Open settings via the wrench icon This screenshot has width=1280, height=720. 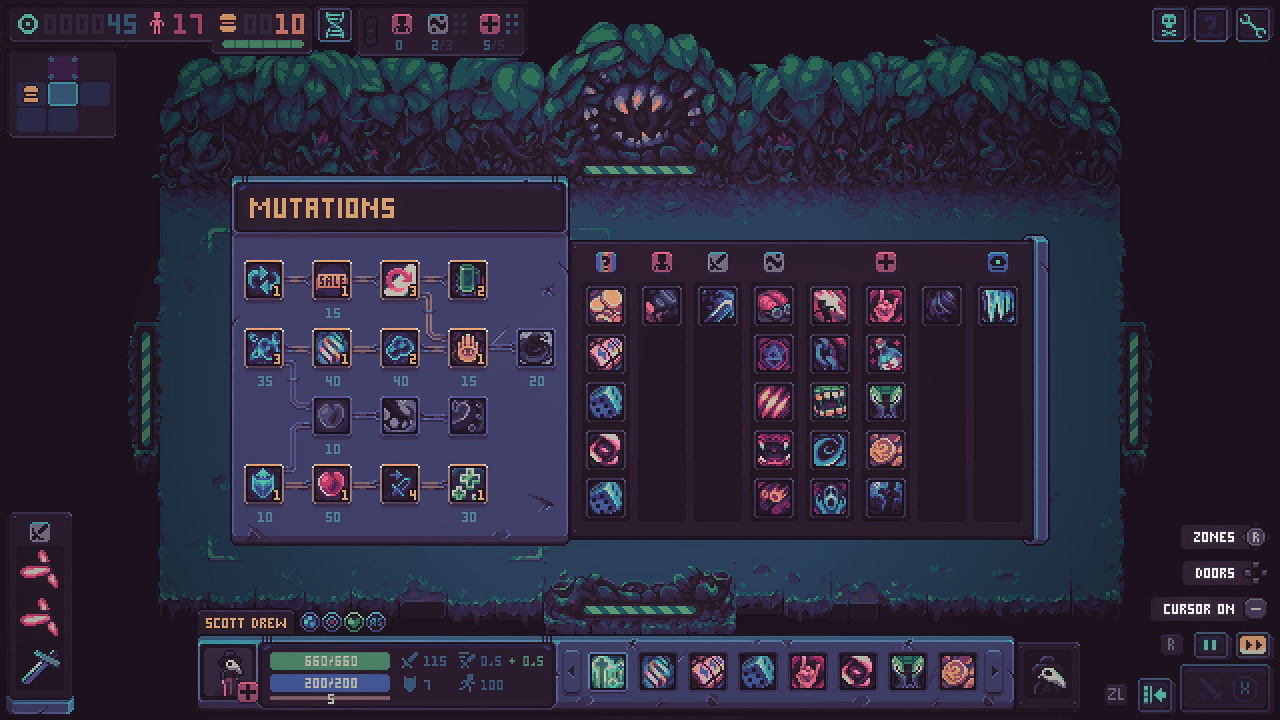click(x=1252, y=25)
